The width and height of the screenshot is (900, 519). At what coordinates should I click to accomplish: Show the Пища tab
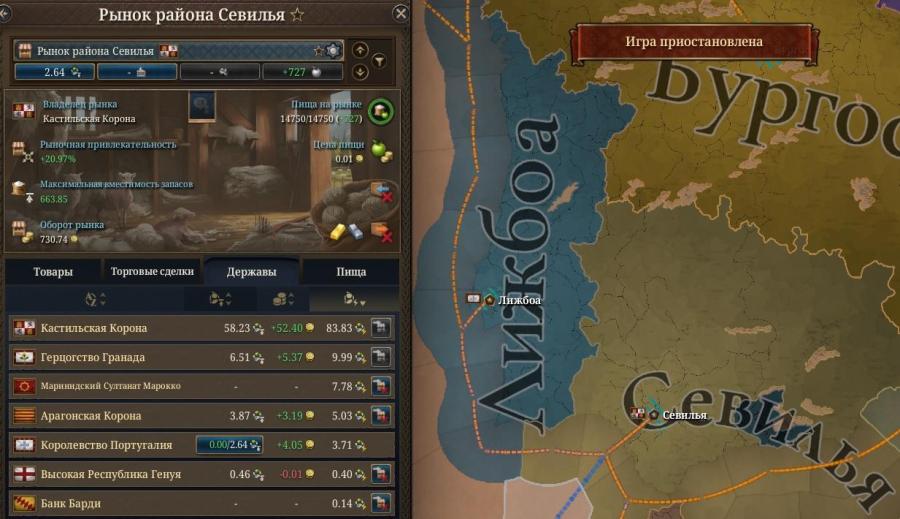(350, 271)
